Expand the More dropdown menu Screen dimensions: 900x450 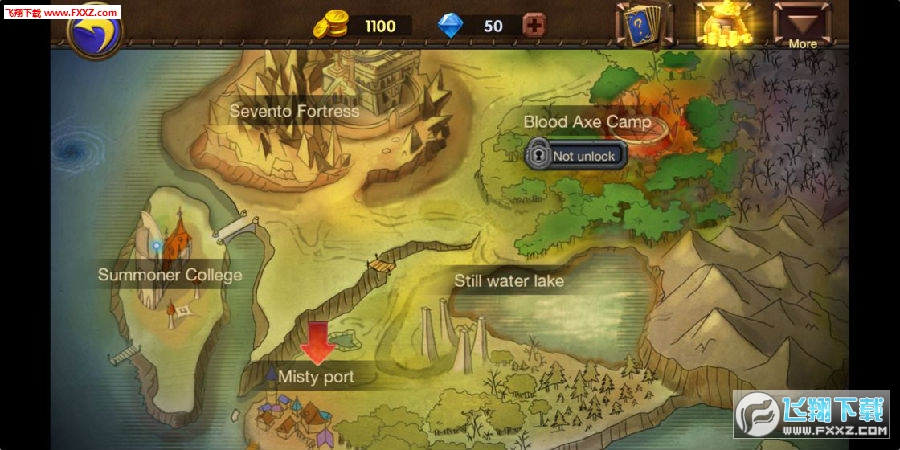point(802,25)
